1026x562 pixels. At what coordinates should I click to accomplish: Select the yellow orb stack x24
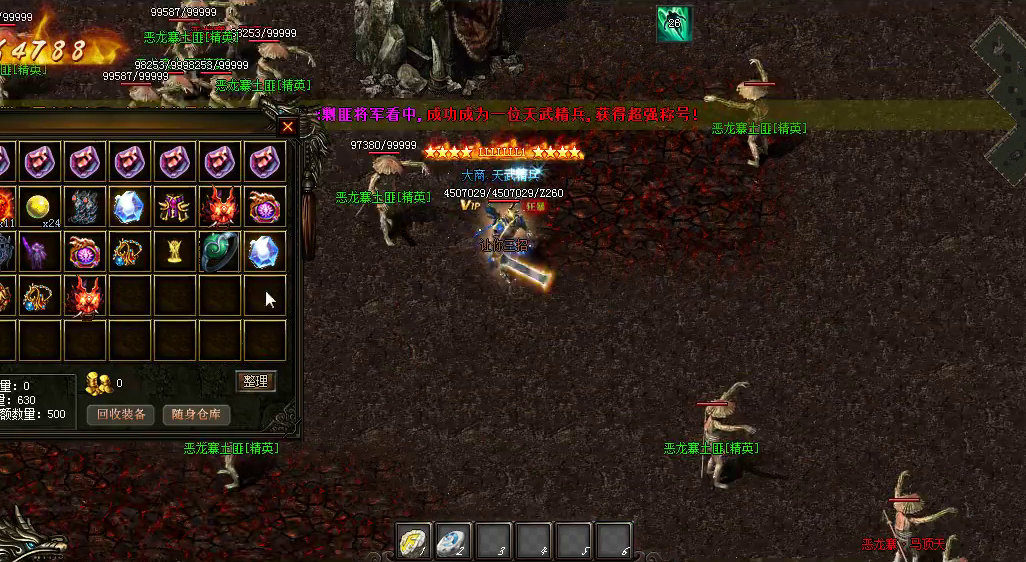(x=39, y=207)
